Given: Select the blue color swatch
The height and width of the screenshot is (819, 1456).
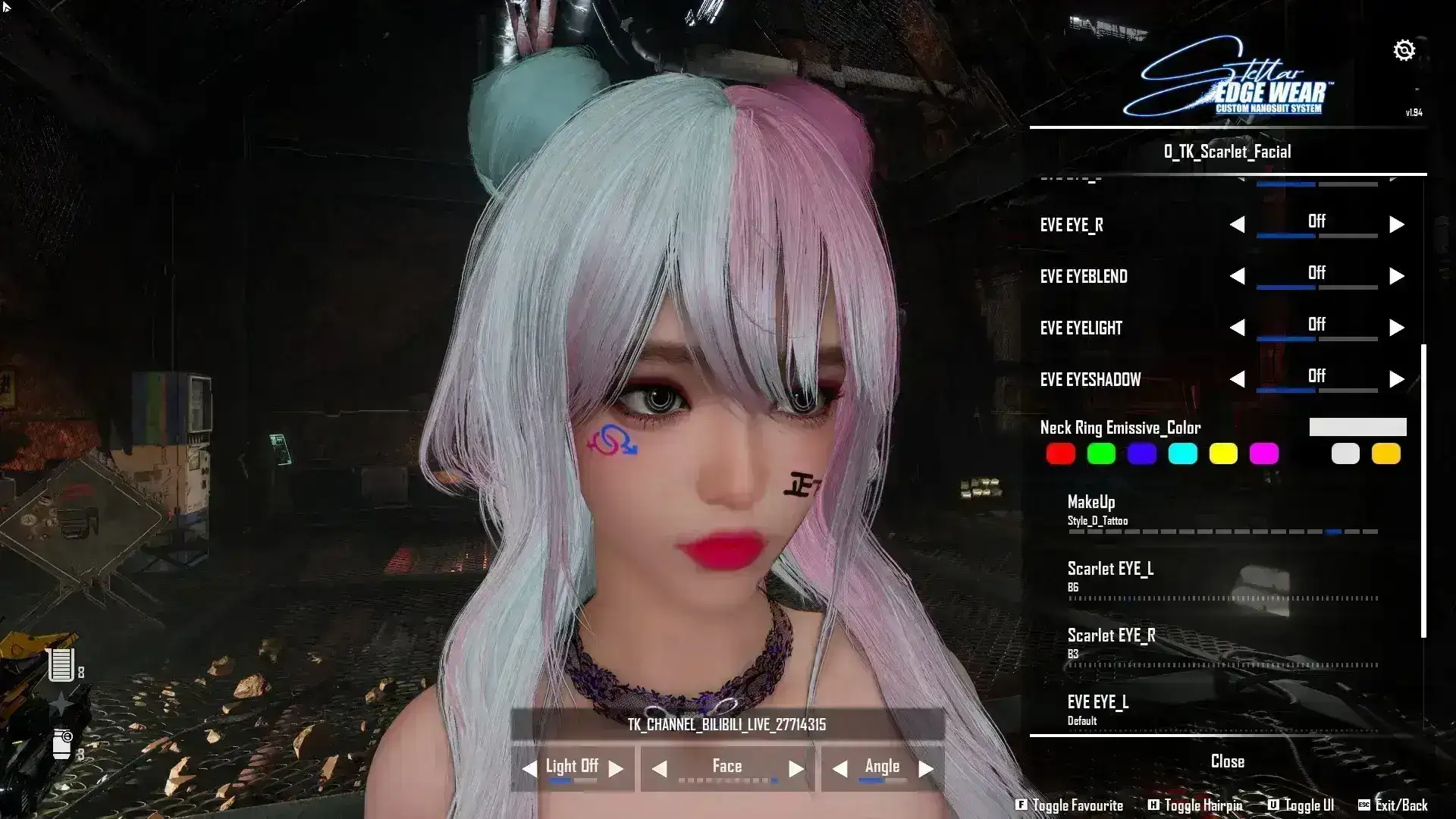Looking at the screenshot, I should (x=1141, y=454).
